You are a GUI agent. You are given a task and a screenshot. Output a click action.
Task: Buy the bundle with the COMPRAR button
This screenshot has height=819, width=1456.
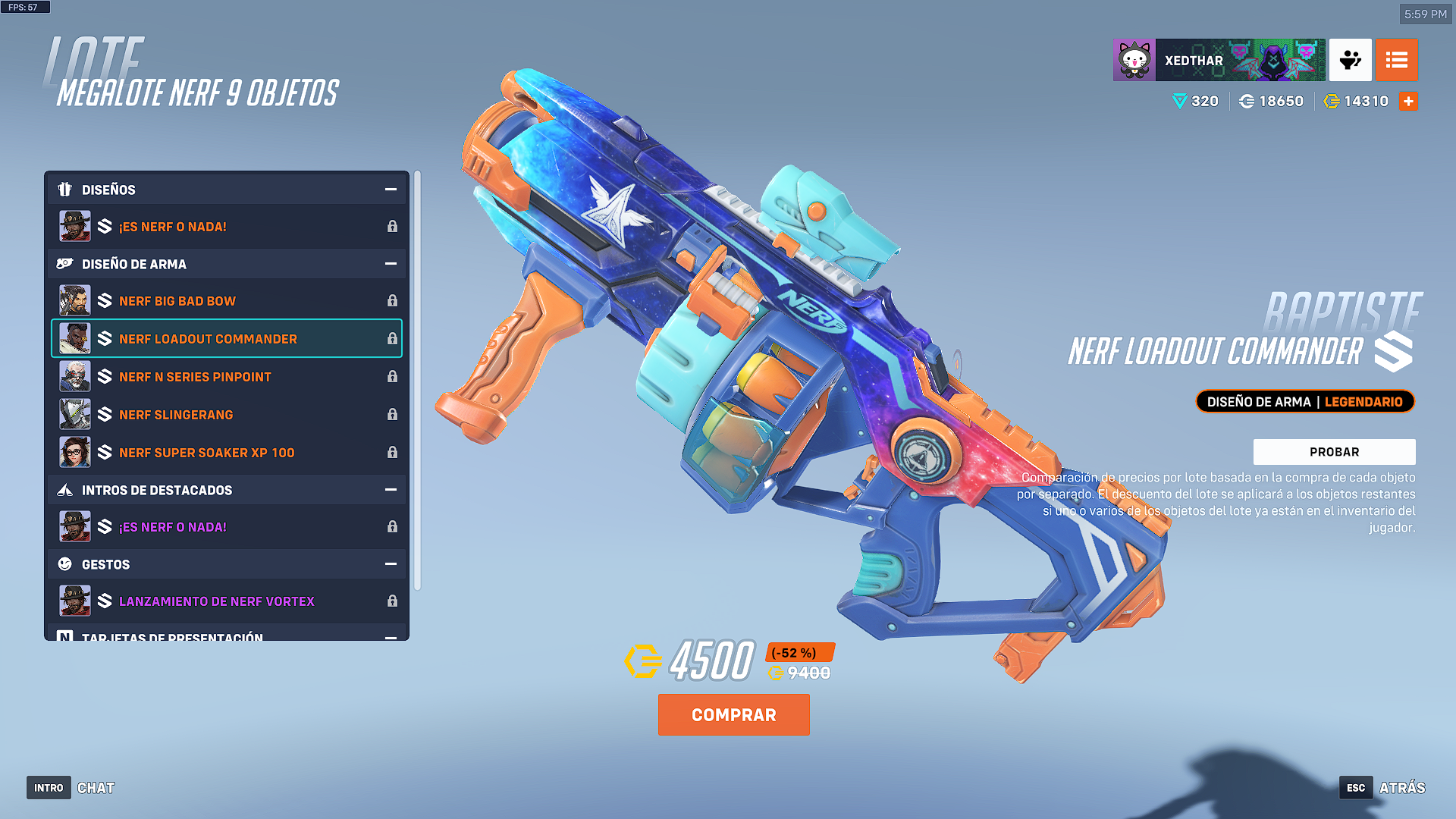click(x=733, y=714)
